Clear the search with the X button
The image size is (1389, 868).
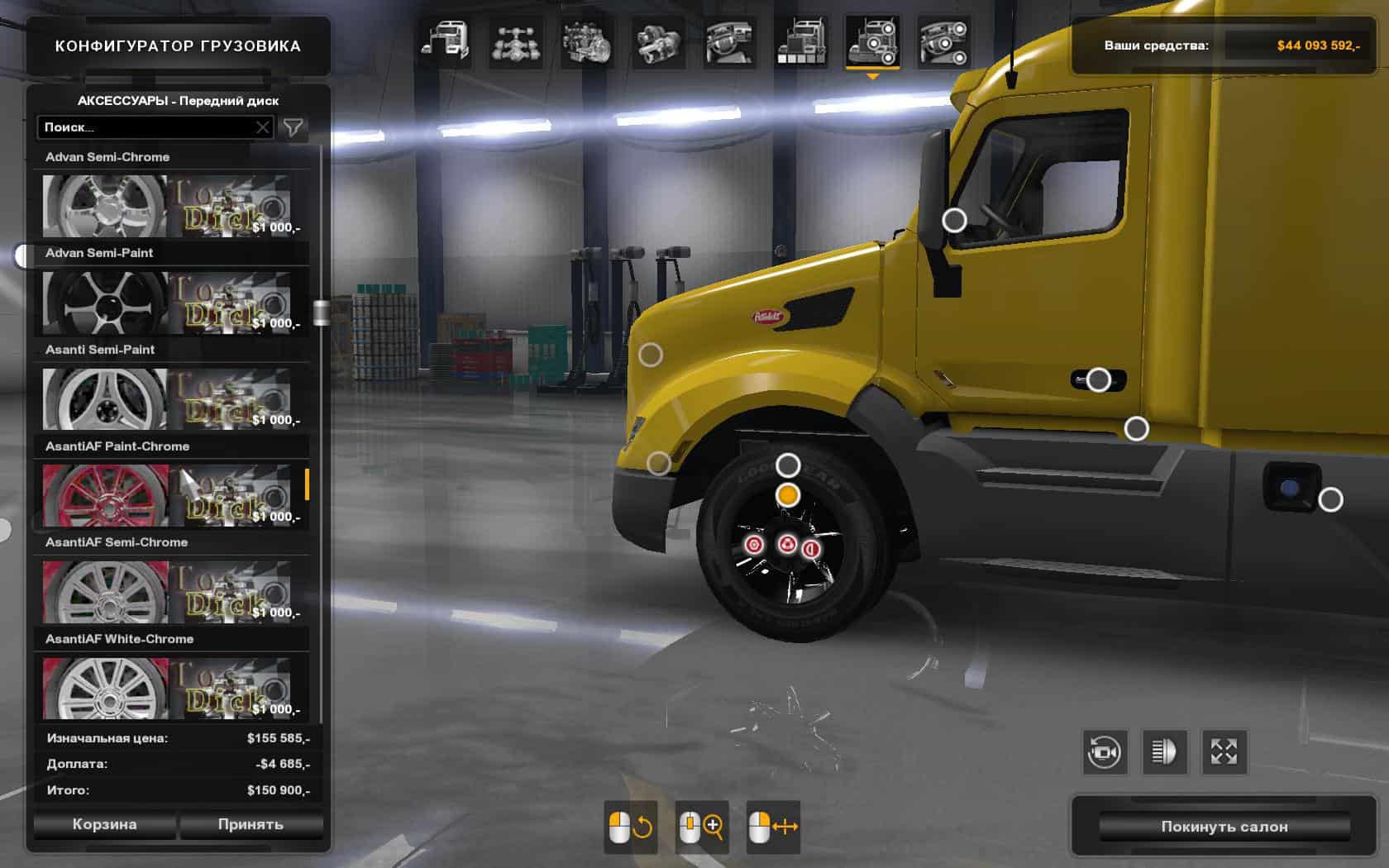click(262, 127)
